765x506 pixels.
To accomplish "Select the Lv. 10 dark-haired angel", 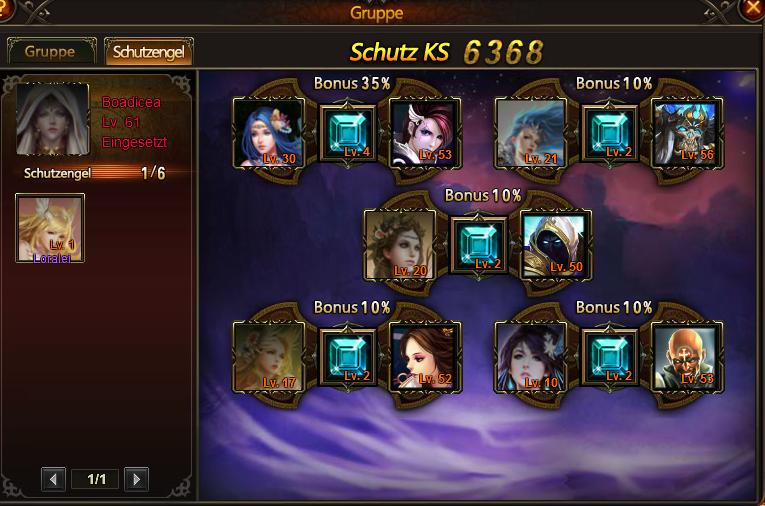I will point(530,356).
